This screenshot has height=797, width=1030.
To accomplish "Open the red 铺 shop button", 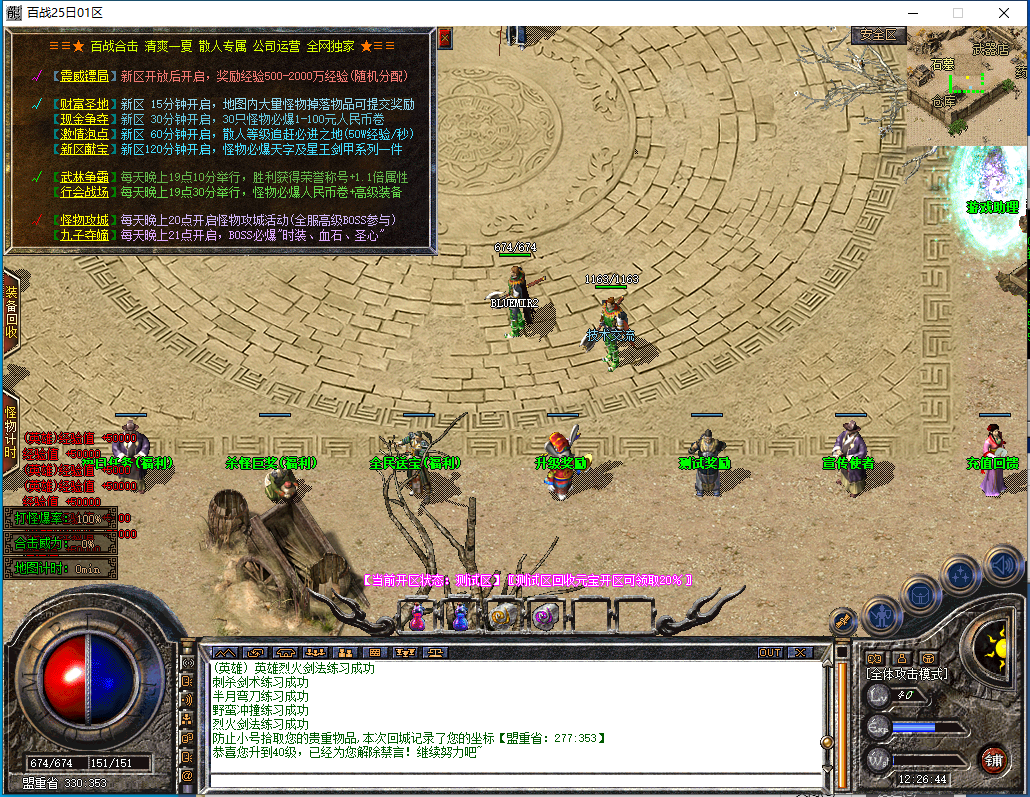I will coord(993,759).
